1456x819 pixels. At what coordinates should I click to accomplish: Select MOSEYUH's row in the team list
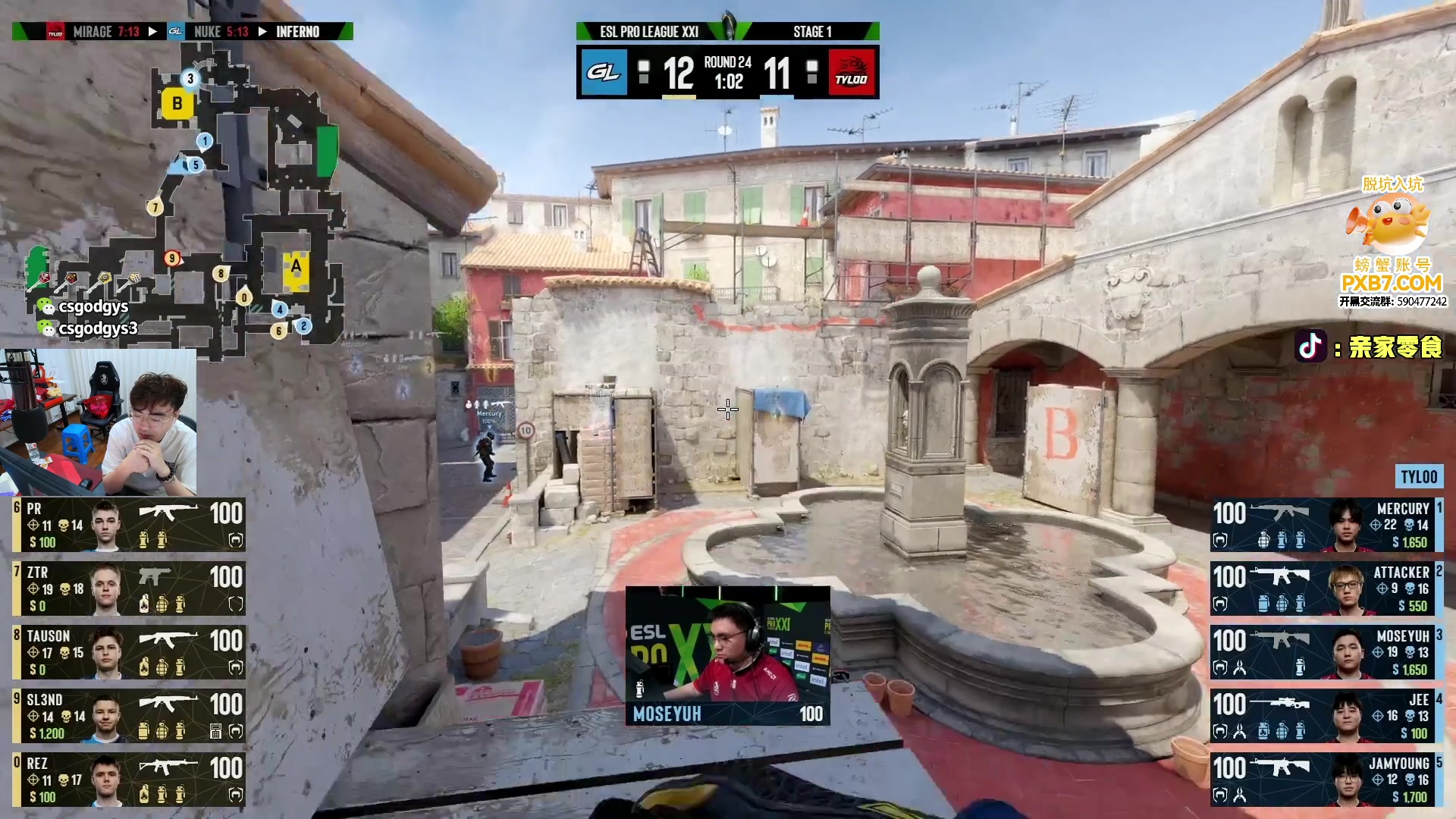coord(1326,651)
